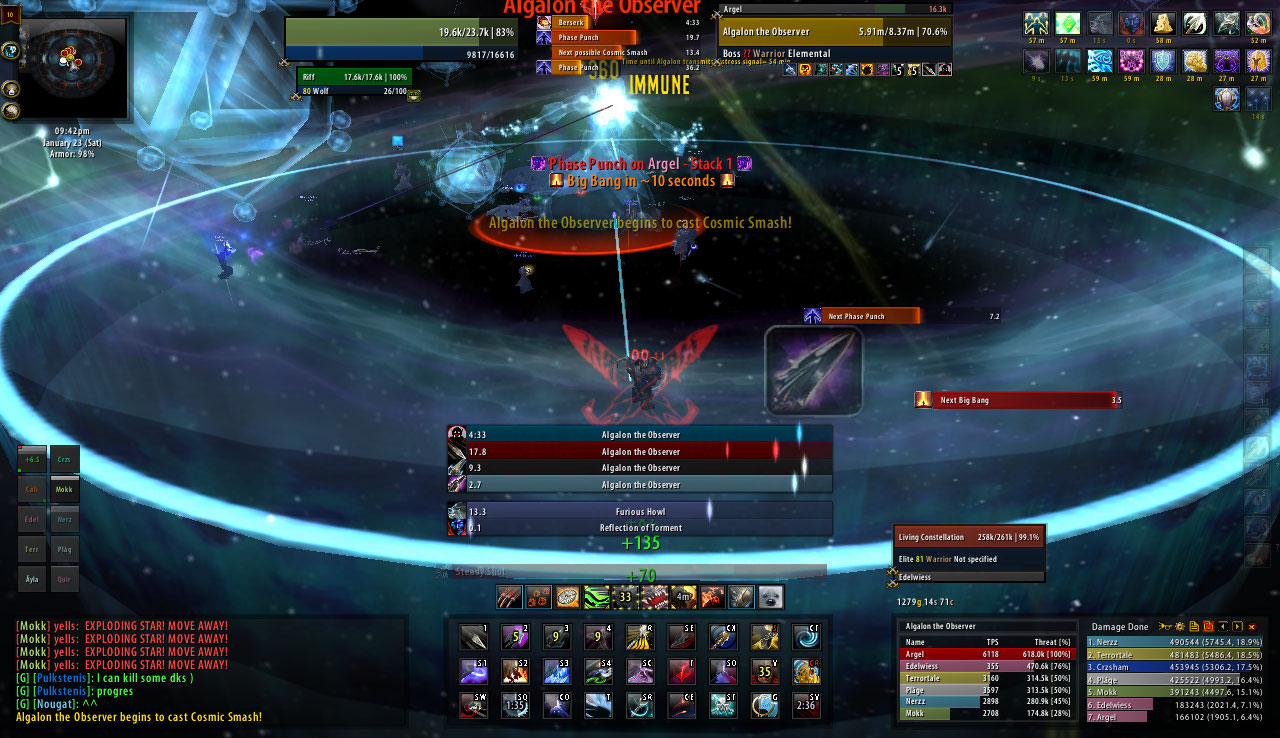This screenshot has width=1280, height=738.
Task: Use the ability with 1:35 cooldown
Action: [515, 704]
